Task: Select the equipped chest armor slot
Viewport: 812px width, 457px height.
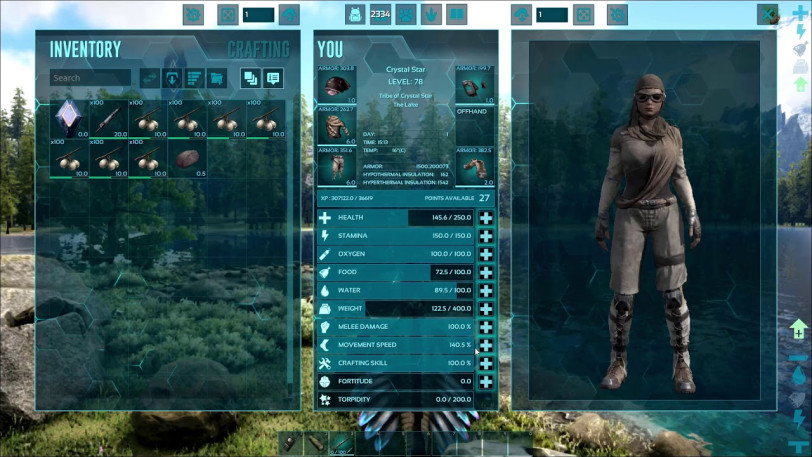Action: (x=336, y=125)
